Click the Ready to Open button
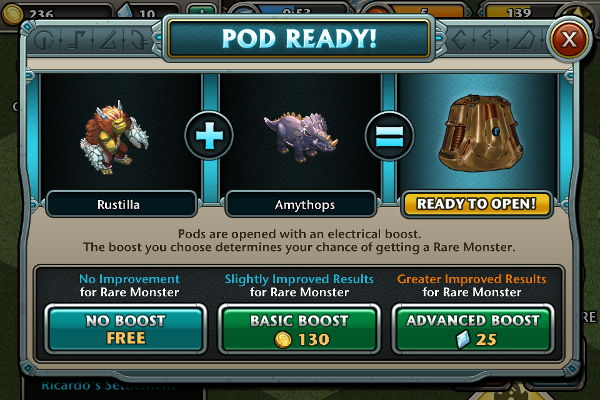600x400 pixels. coord(477,204)
